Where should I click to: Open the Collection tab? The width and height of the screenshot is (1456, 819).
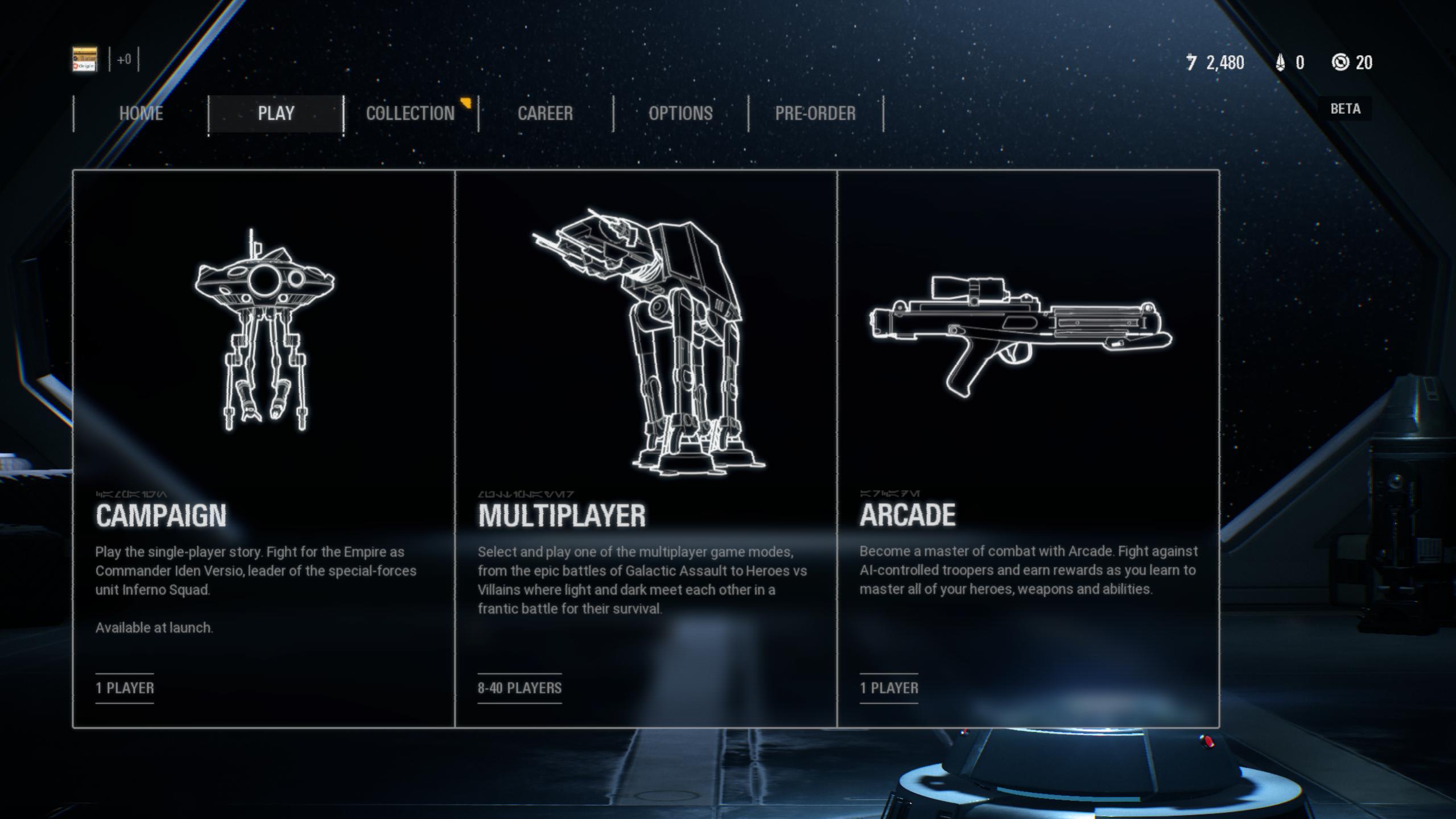click(x=410, y=113)
